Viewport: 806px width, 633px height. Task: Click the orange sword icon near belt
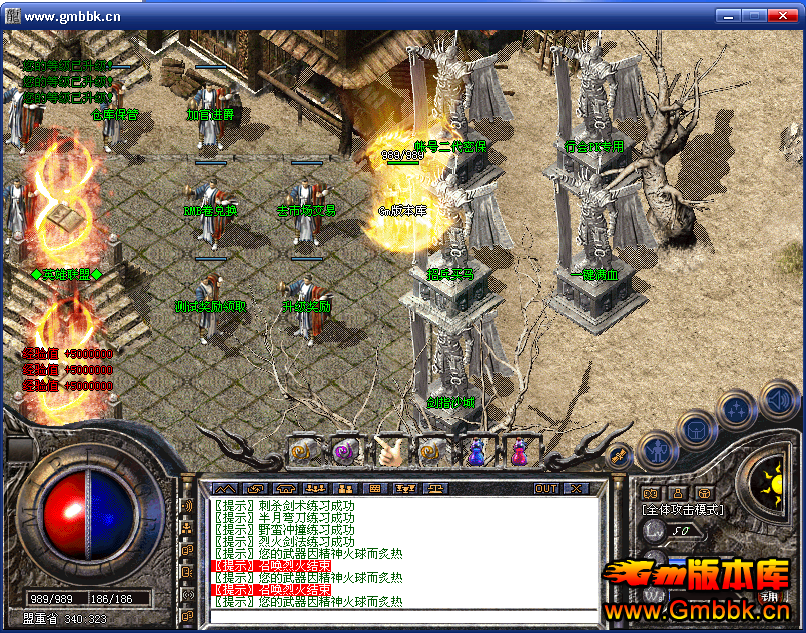point(619,454)
